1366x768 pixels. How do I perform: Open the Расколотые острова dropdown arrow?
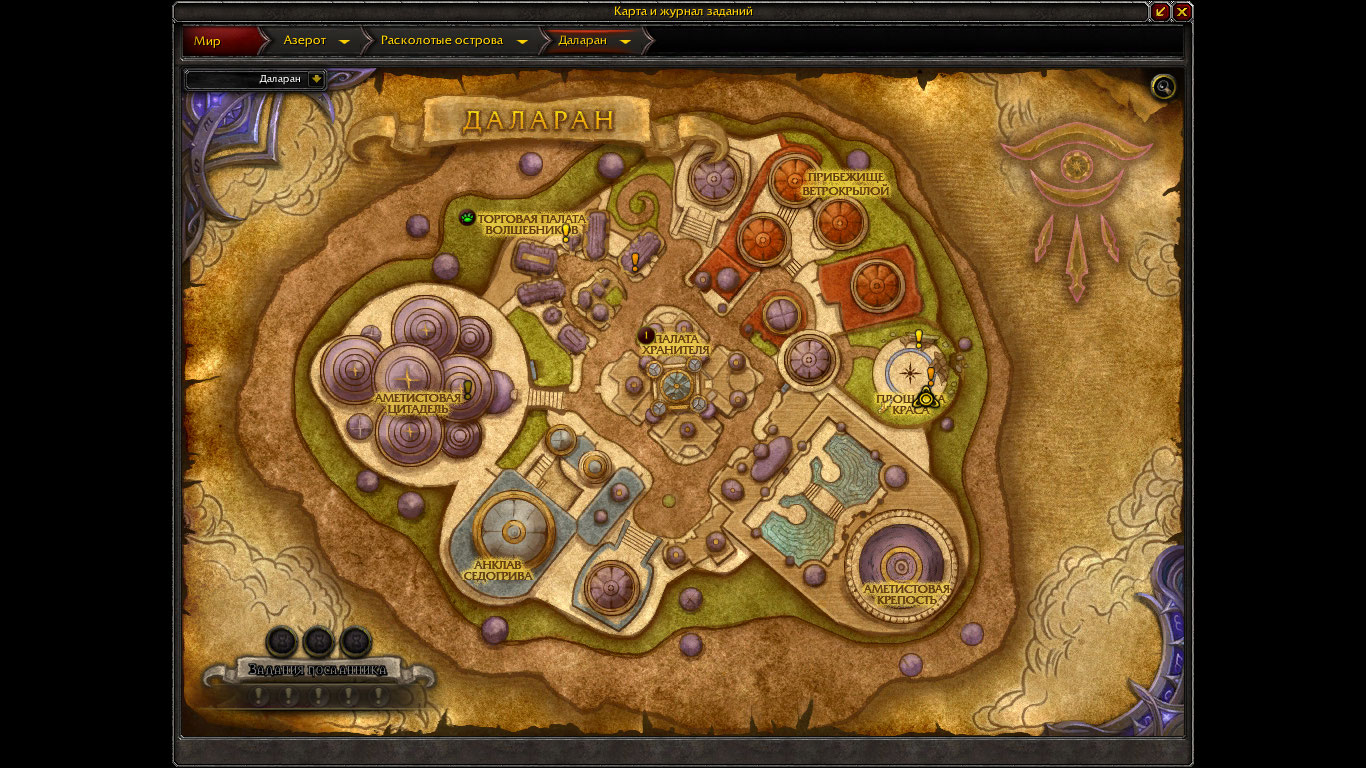(x=522, y=42)
